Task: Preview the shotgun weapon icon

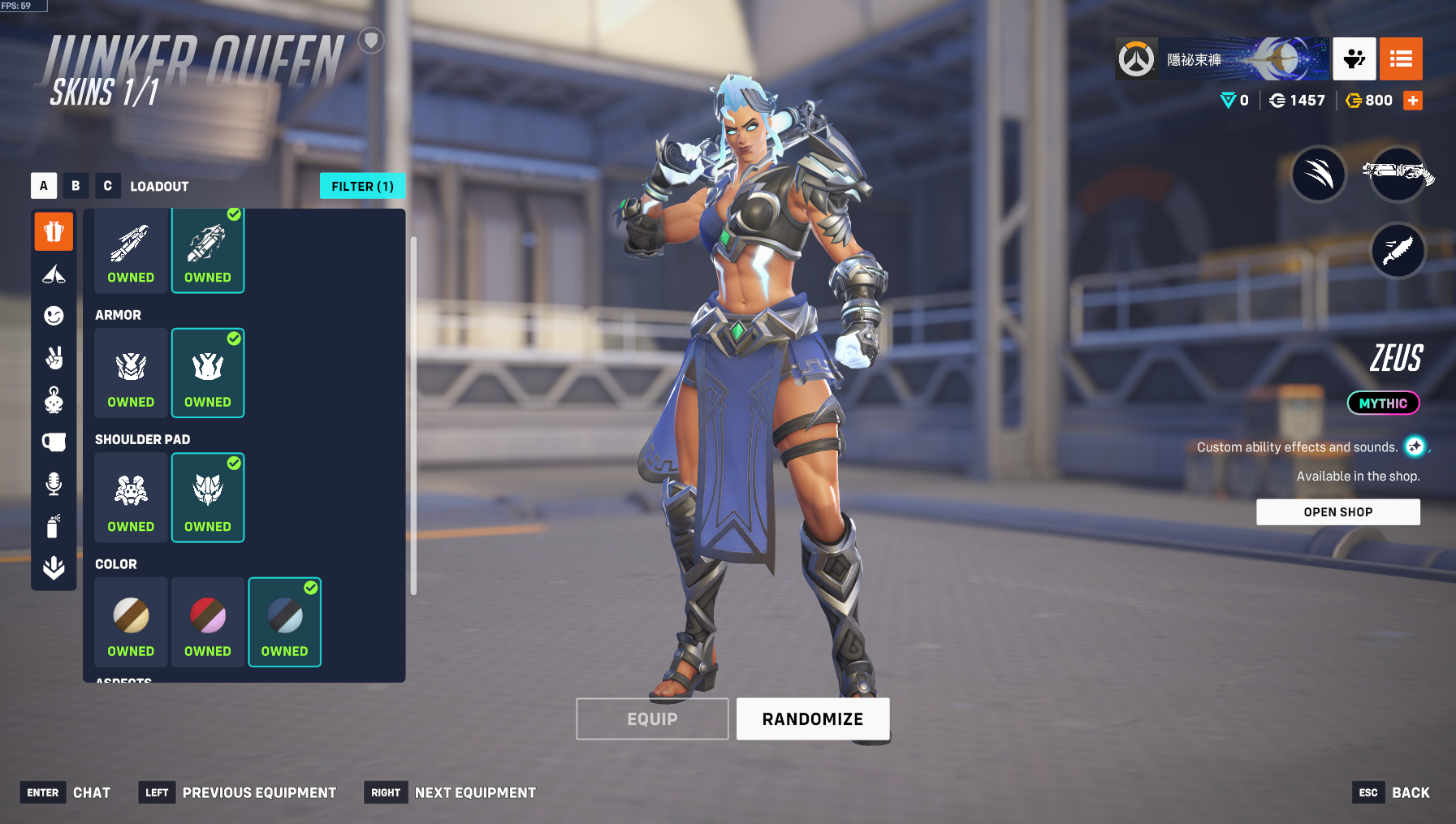Action: (1398, 174)
